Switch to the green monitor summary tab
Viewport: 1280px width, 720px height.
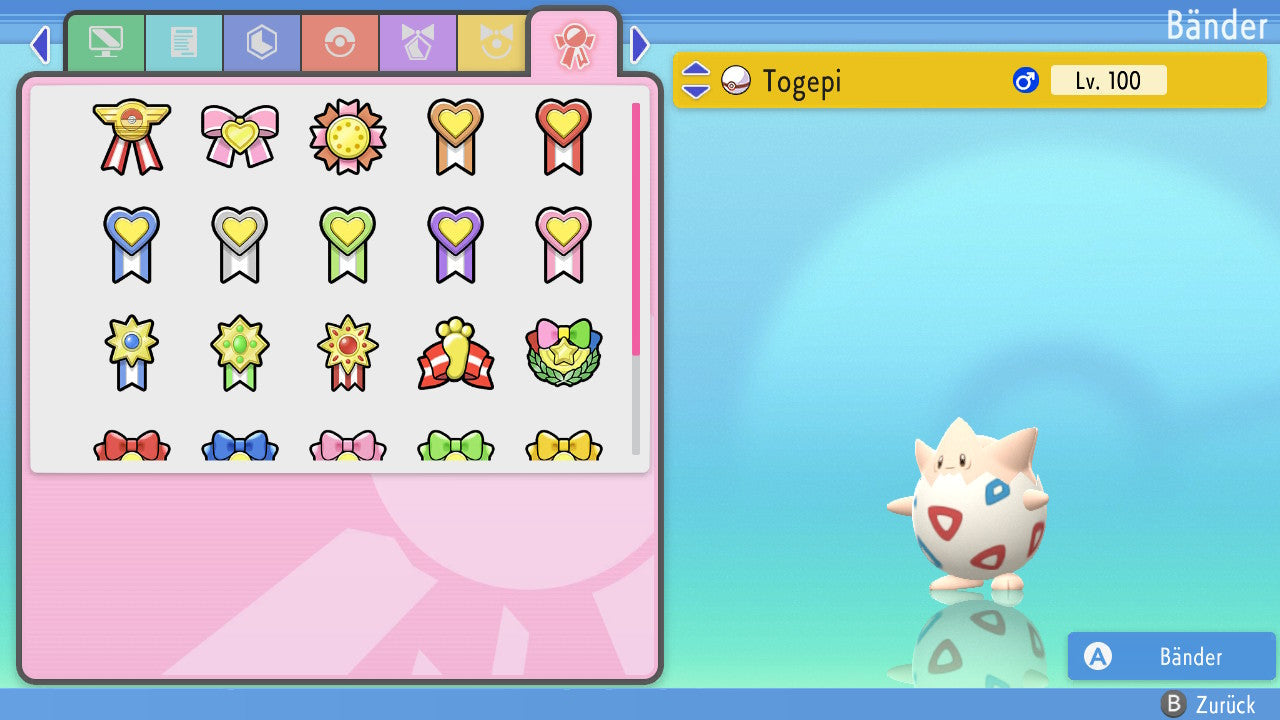coord(105,43)
